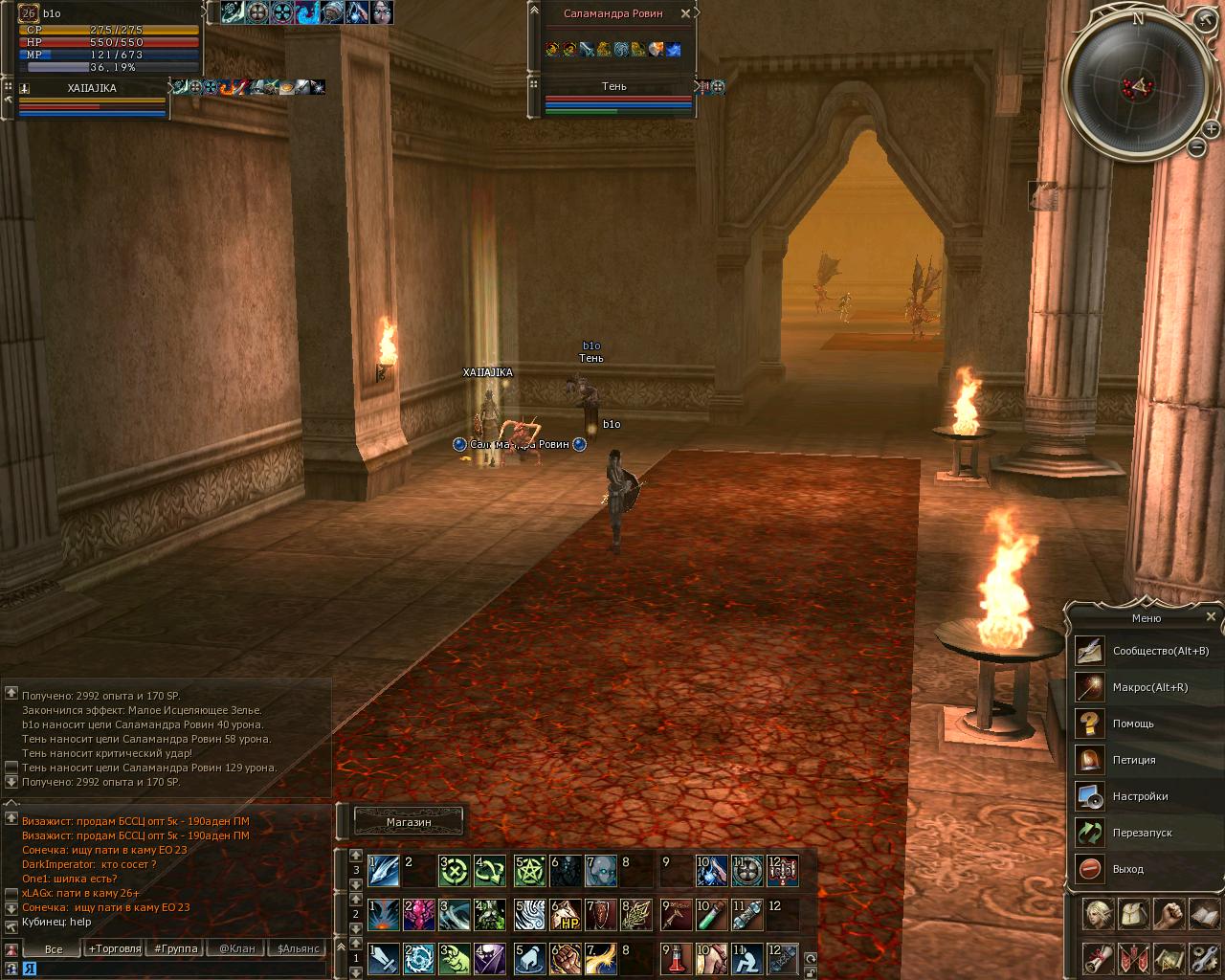Image resolution: width=1225 pixels, height=980 pixels.
Task: Use the red potion in hotbar slot 9
Action: [677, 958]
